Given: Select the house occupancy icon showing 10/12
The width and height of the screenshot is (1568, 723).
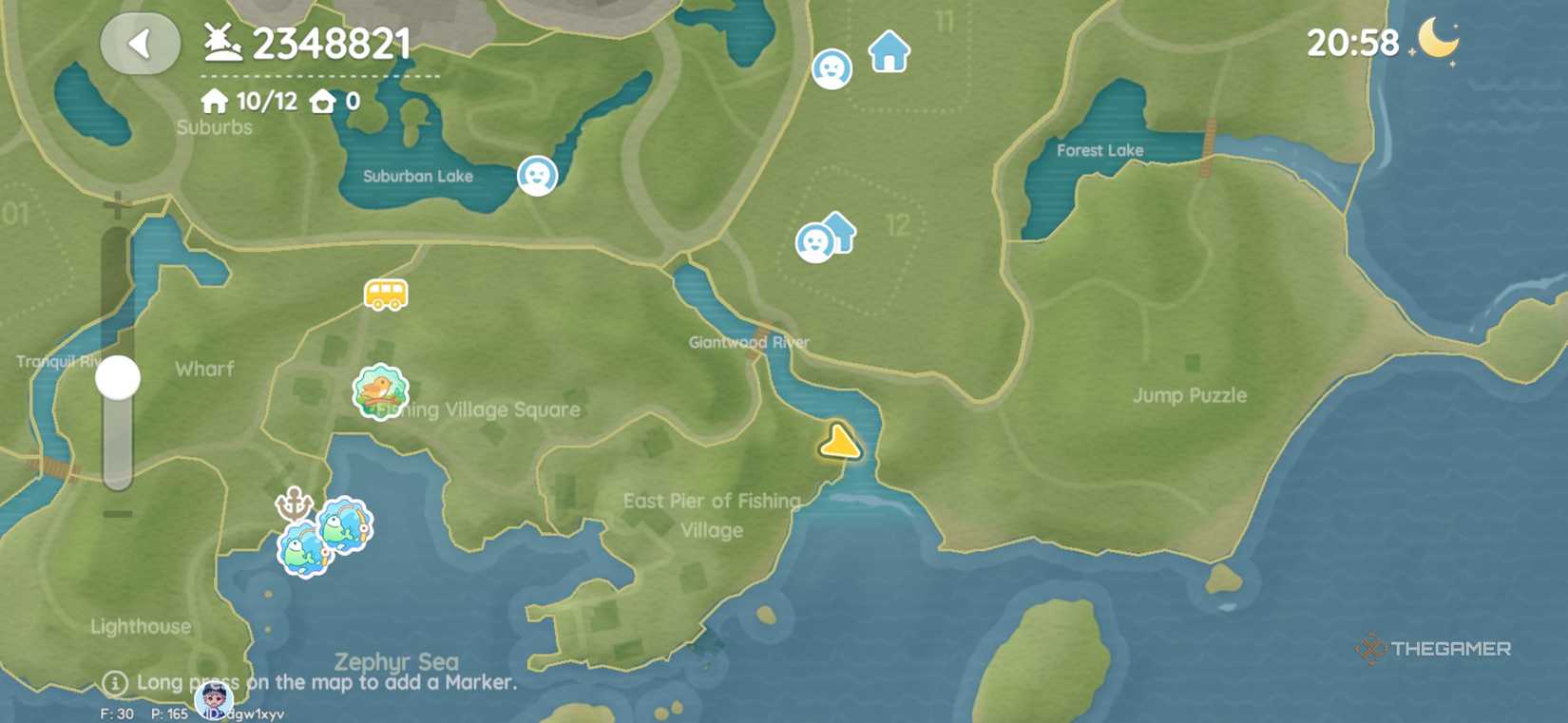Looking at the screenshot, I should (x=213, y=99).
